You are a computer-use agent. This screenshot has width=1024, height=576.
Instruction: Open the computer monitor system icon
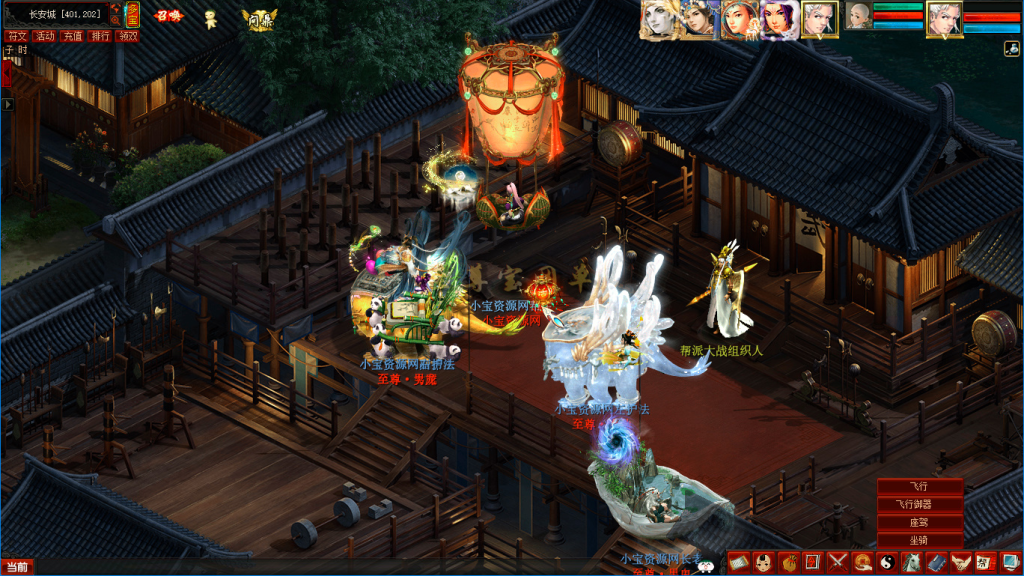[x=1009, y=563]
